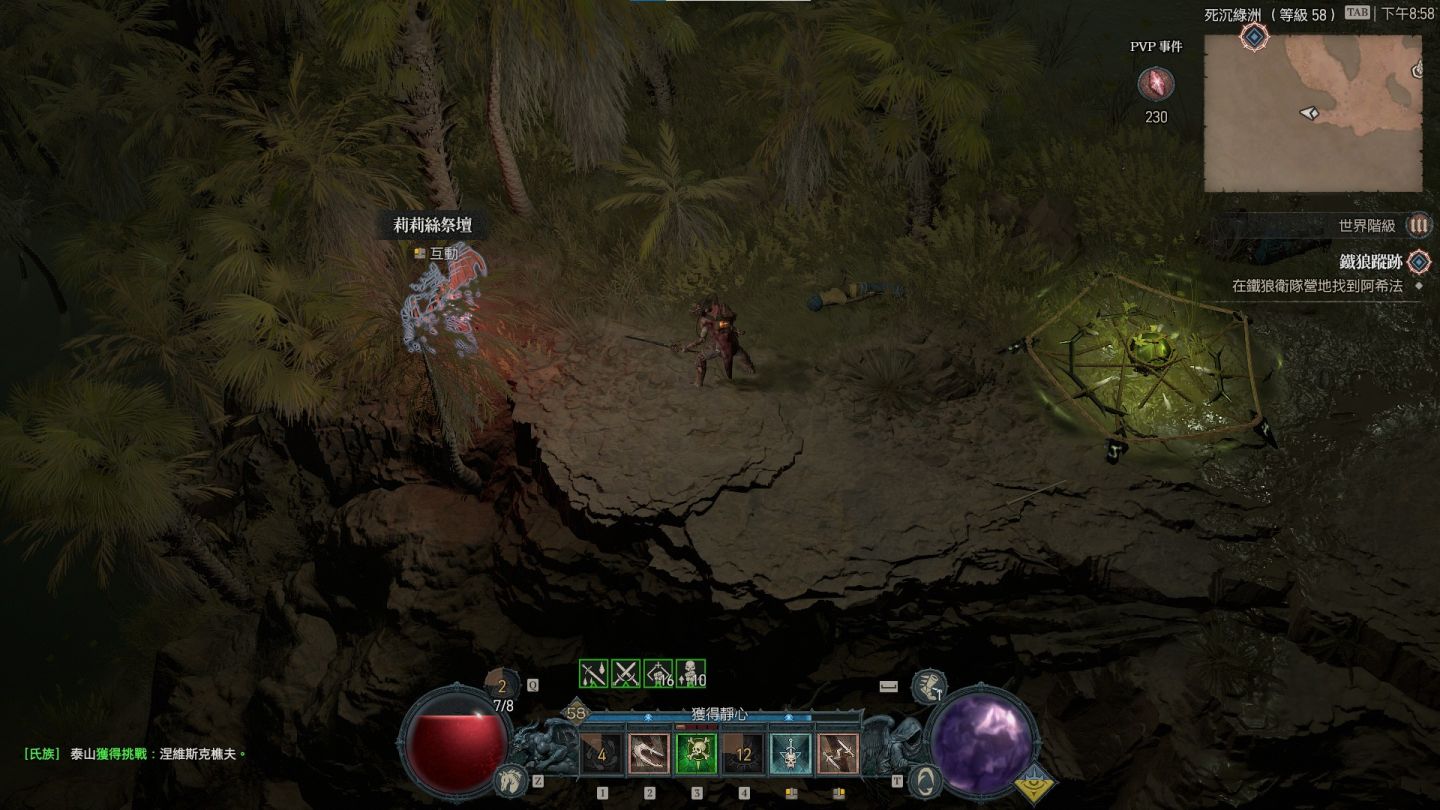Inspect the crossed swords buff icon
The image size is (1440, 810).
[626, 675]
